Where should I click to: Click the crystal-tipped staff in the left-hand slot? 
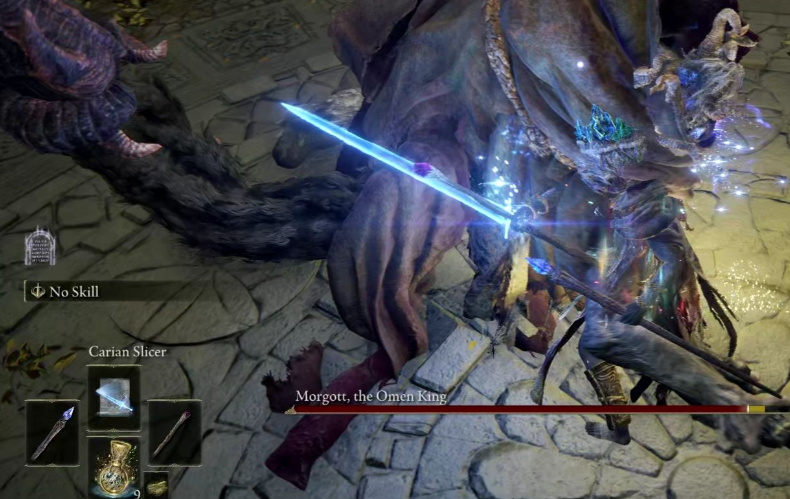tap(52, 431)
